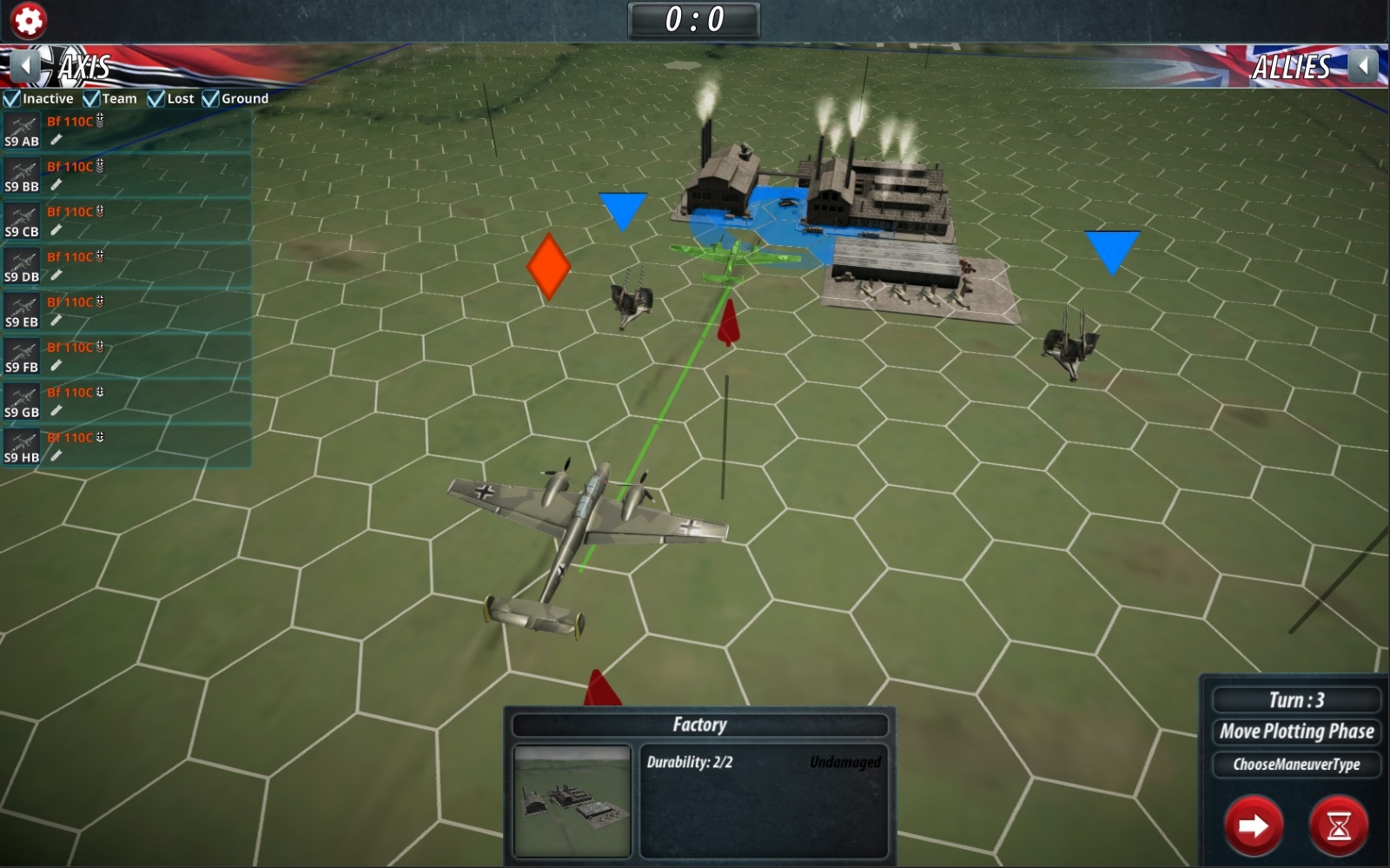
Task: Toggle the Ground units checkbox
Action: (210, 99)
